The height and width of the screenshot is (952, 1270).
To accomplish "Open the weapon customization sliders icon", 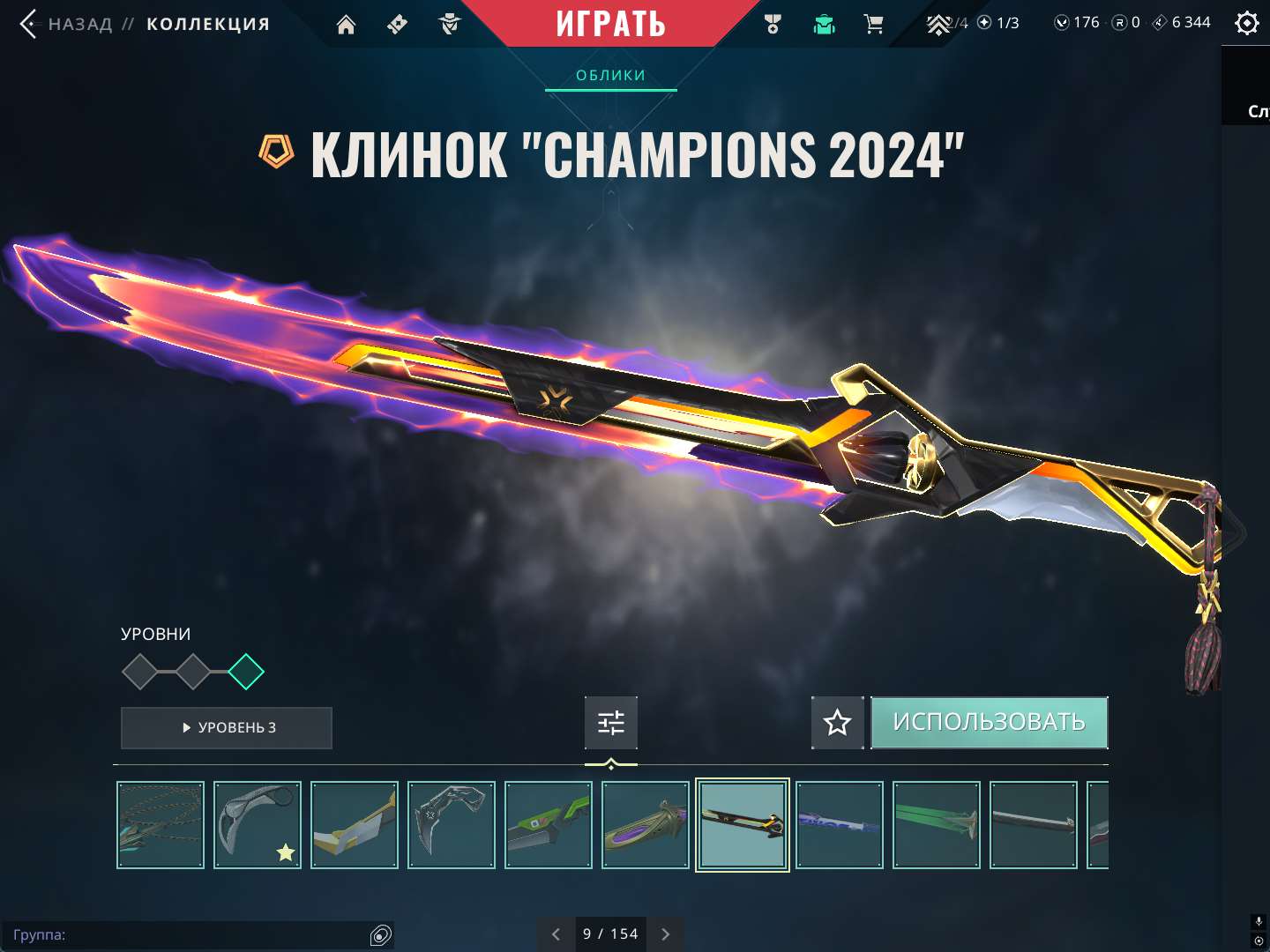I will (x=611, y=722).
